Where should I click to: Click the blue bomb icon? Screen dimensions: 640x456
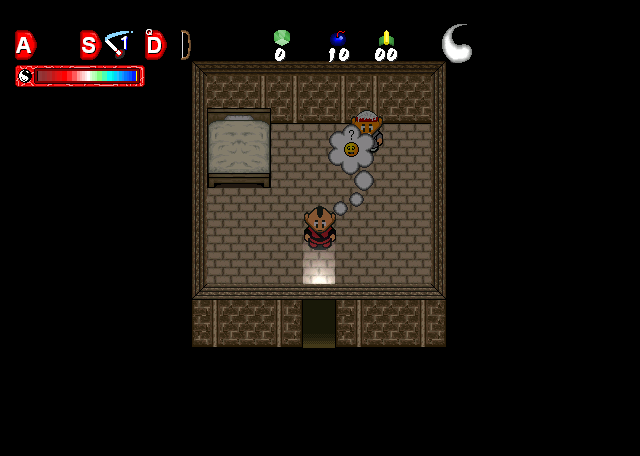[338, 38]
